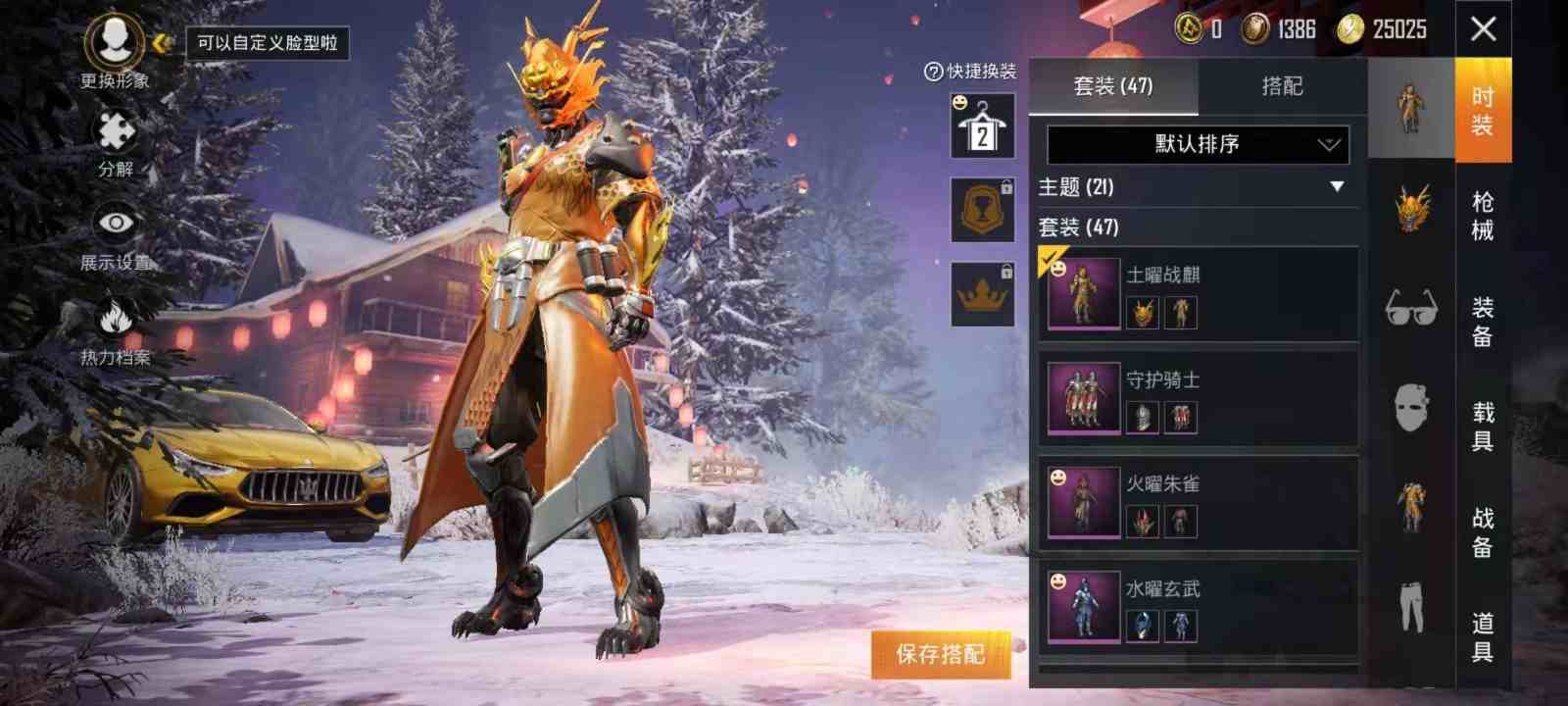
Task: Switch to the 套装 (47) tab
Action: point(1113,86)
